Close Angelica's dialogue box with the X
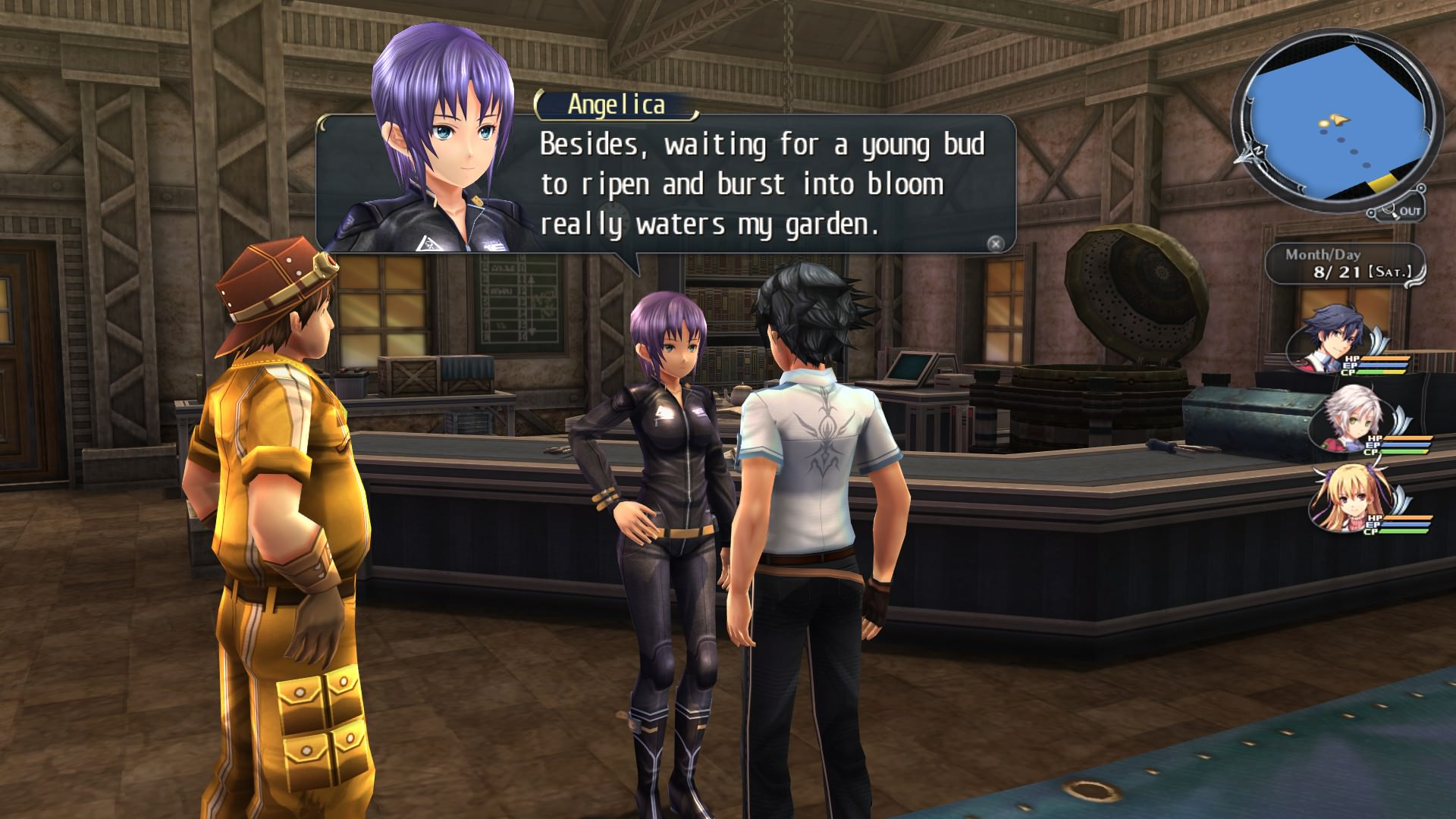1456x819 pixels. point(996,243)
